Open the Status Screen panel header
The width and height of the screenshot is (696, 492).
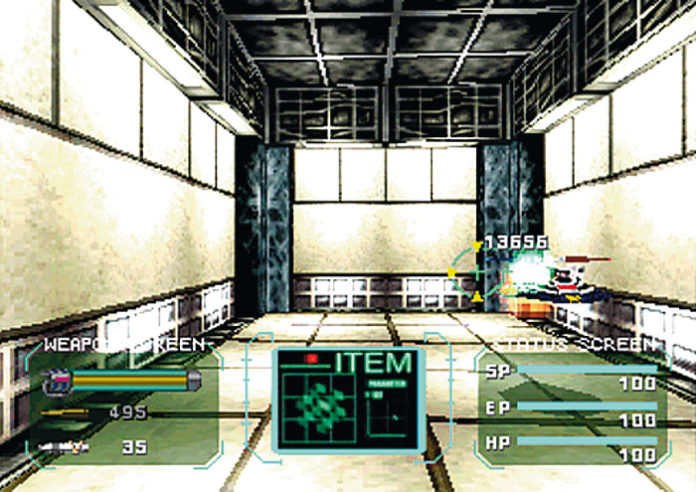click(x=573, y=345)
